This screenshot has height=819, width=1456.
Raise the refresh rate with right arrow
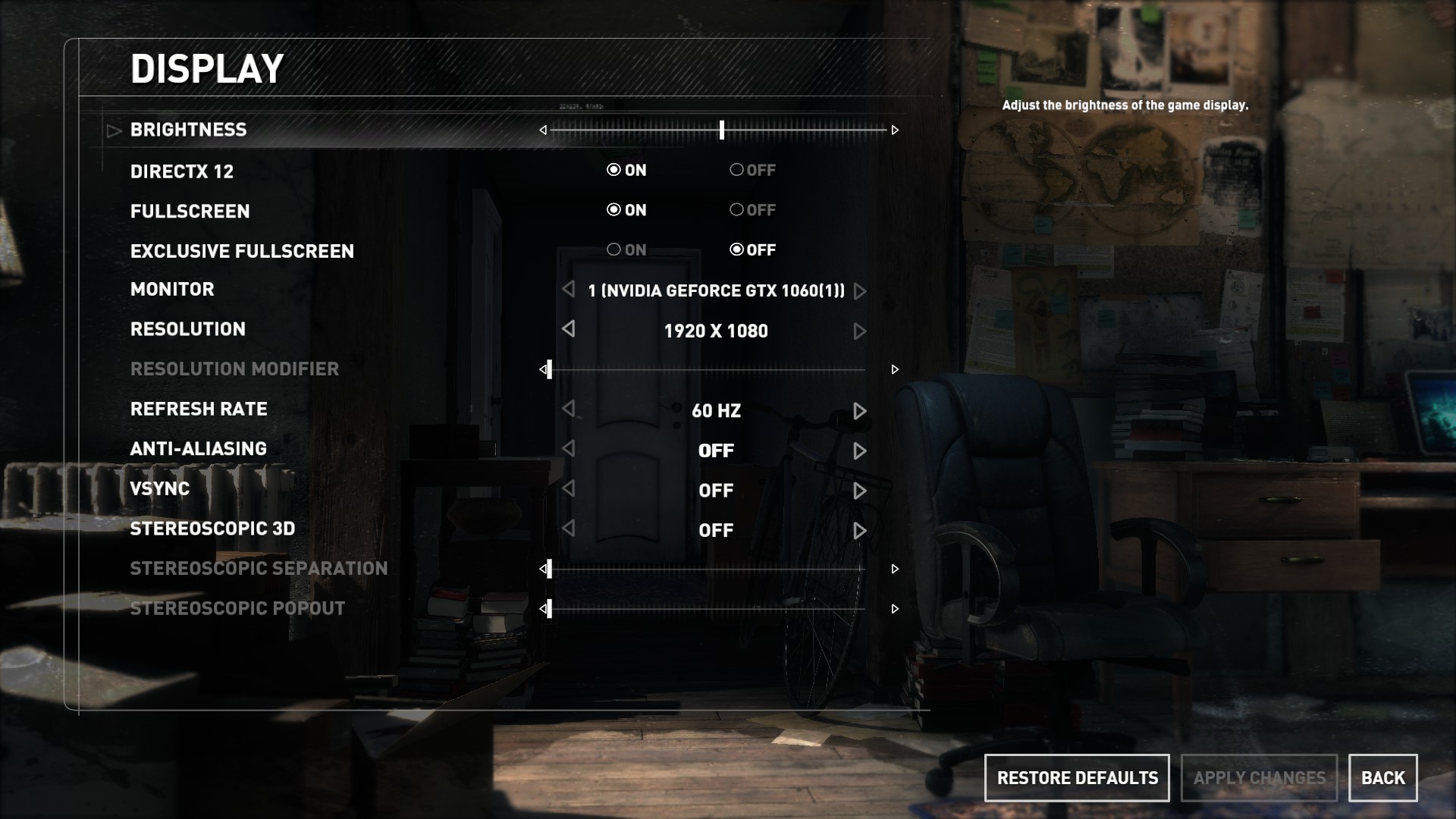tap(859, 411)
